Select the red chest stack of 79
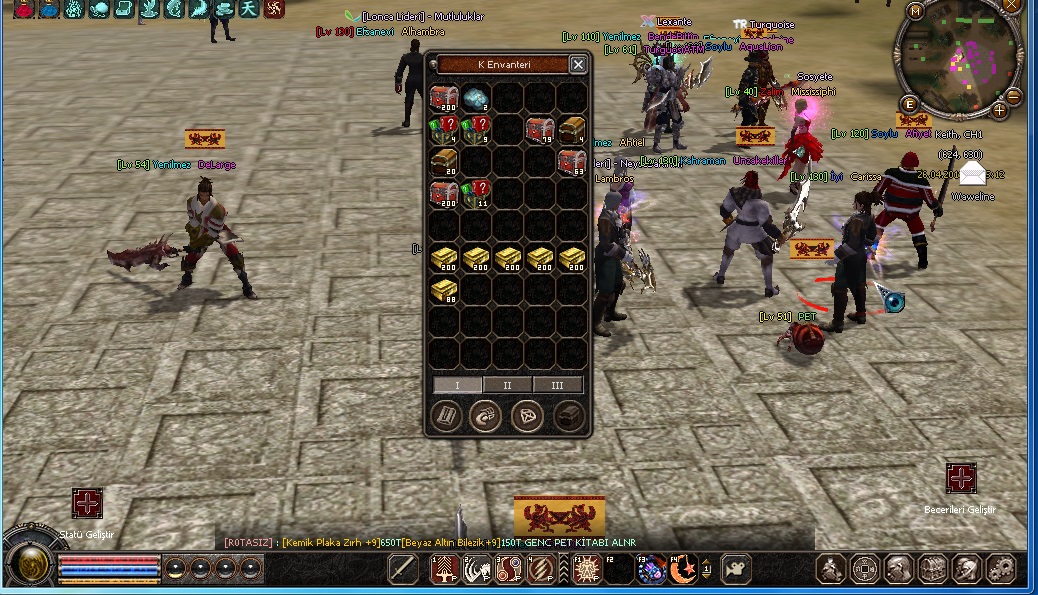 (539, 130)
